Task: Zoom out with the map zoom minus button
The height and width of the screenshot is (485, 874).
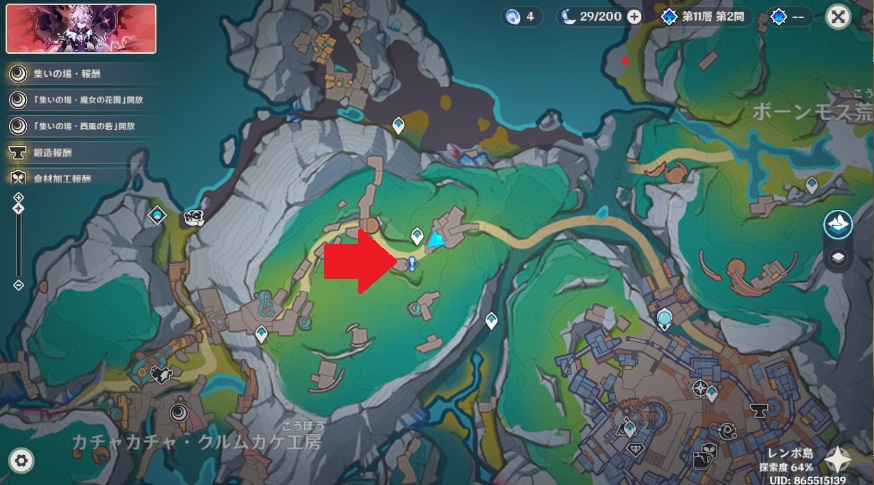Action: click(x=18, y=285)
